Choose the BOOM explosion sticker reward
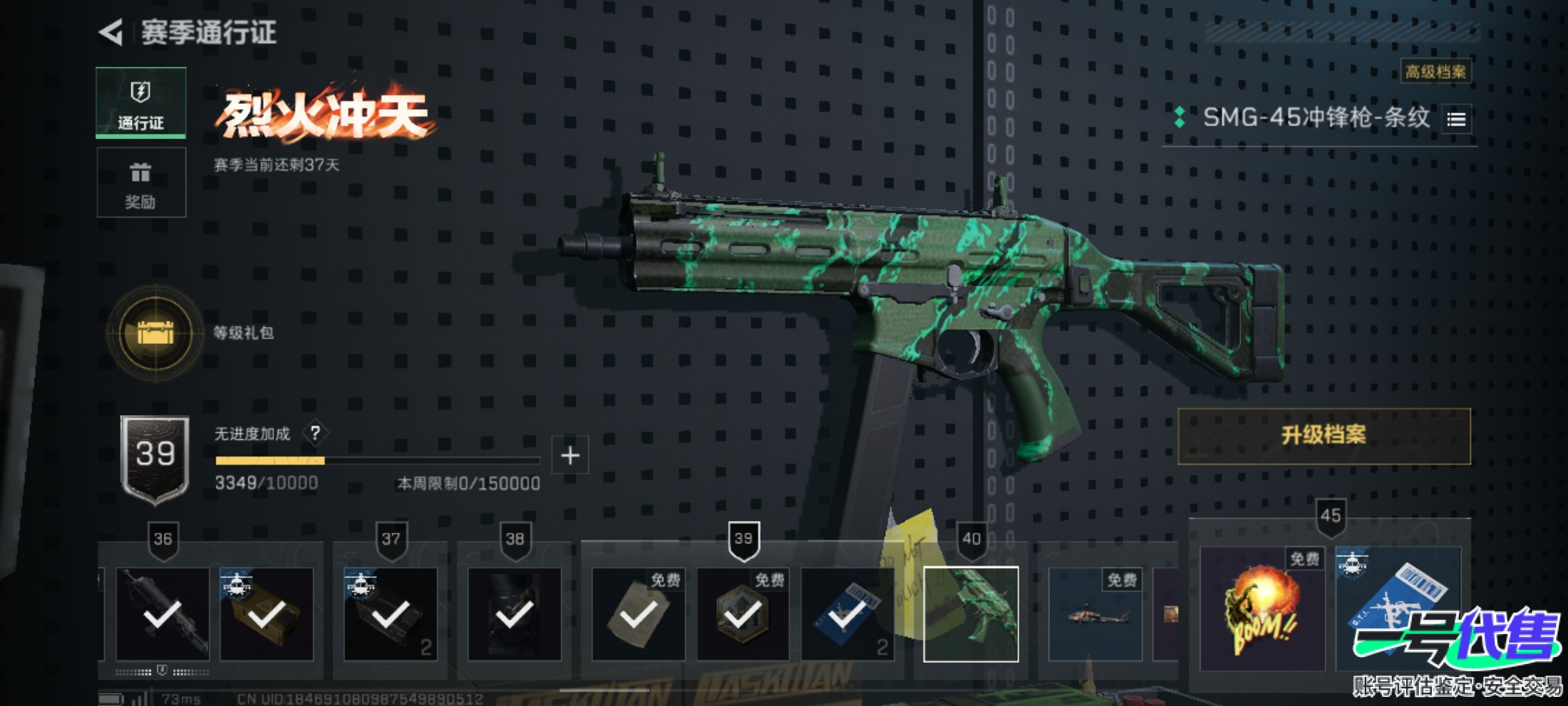 click(x=1262, y=608)
